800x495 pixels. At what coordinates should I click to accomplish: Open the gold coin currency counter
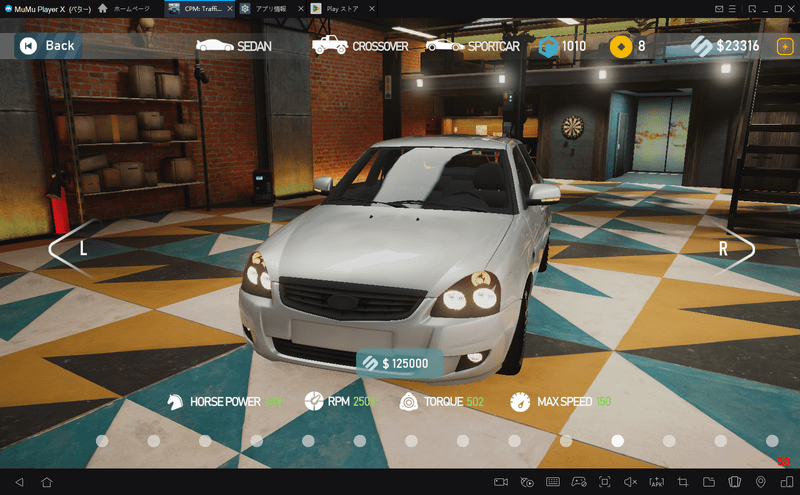click(x=629, y=46)
